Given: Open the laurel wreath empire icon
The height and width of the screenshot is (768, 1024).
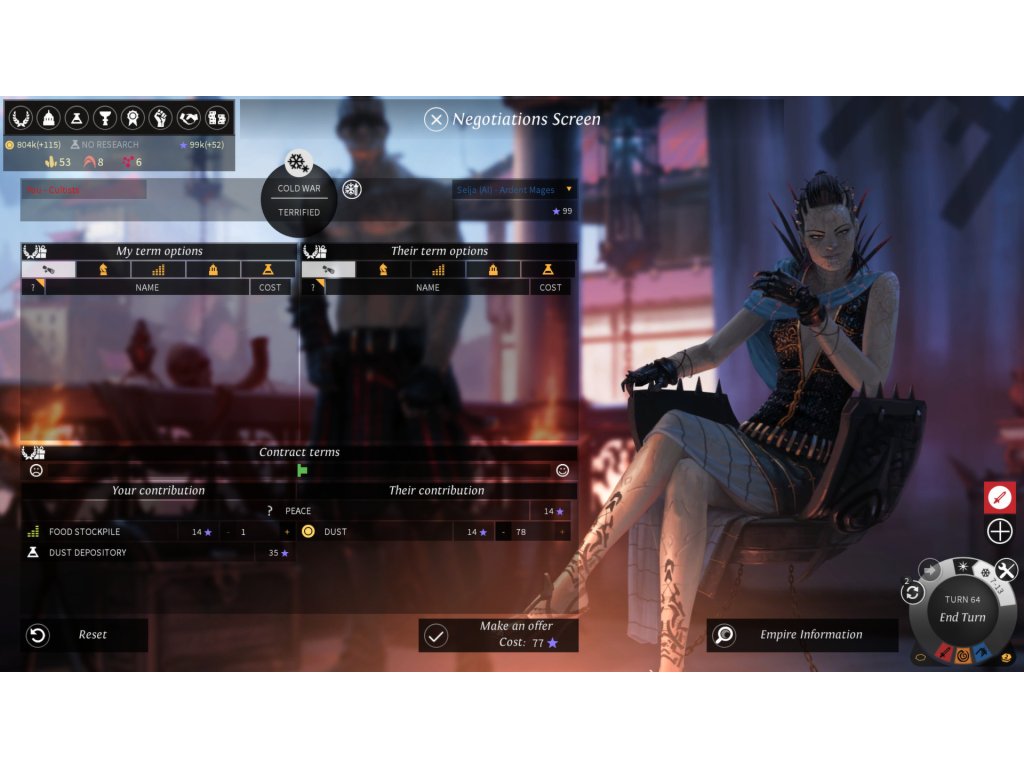Looking at the screenshot, I should pyautogui.click(x=20, y=118).
